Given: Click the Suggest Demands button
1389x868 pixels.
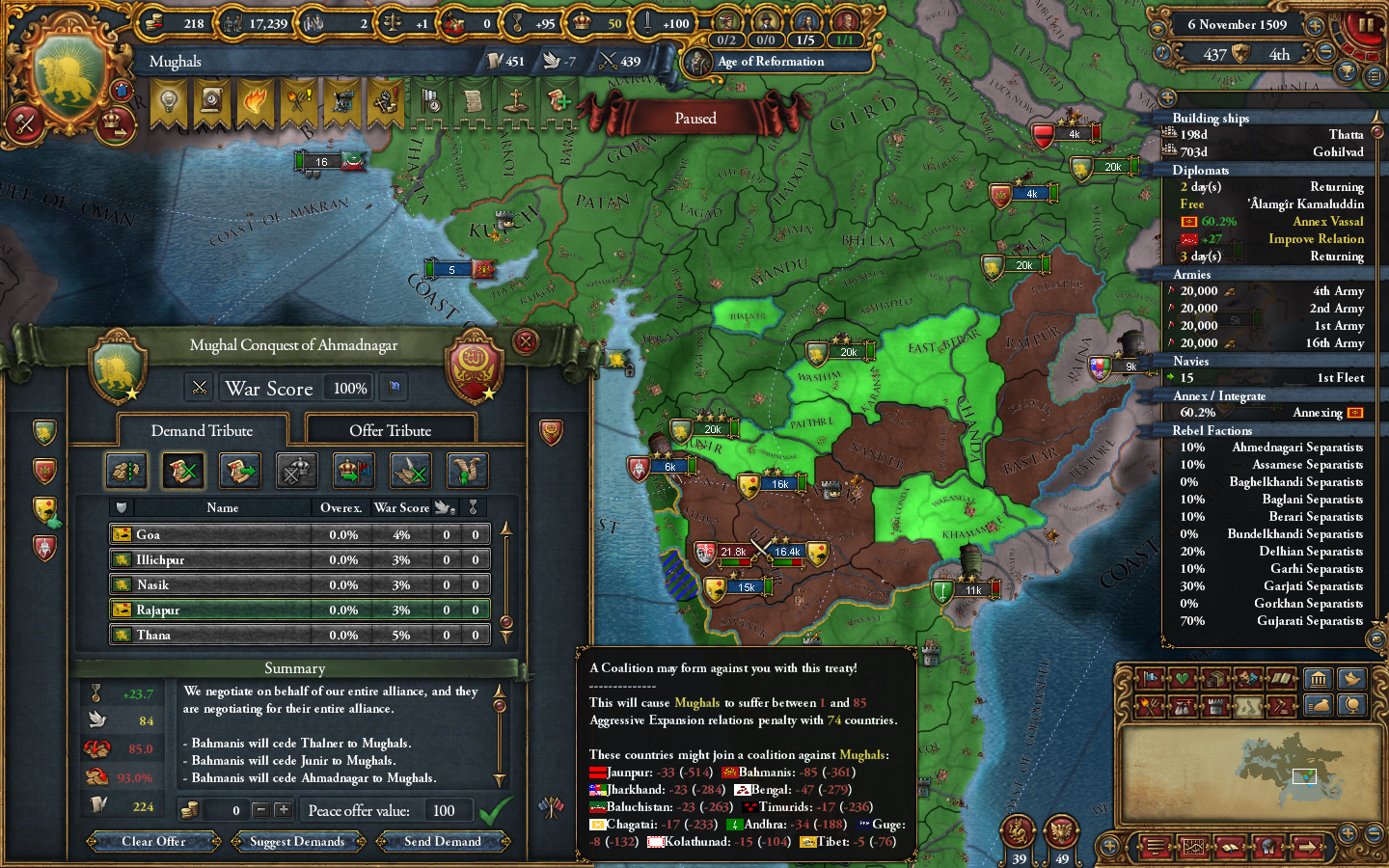Looking at the screenshot, I should point(298,841).
